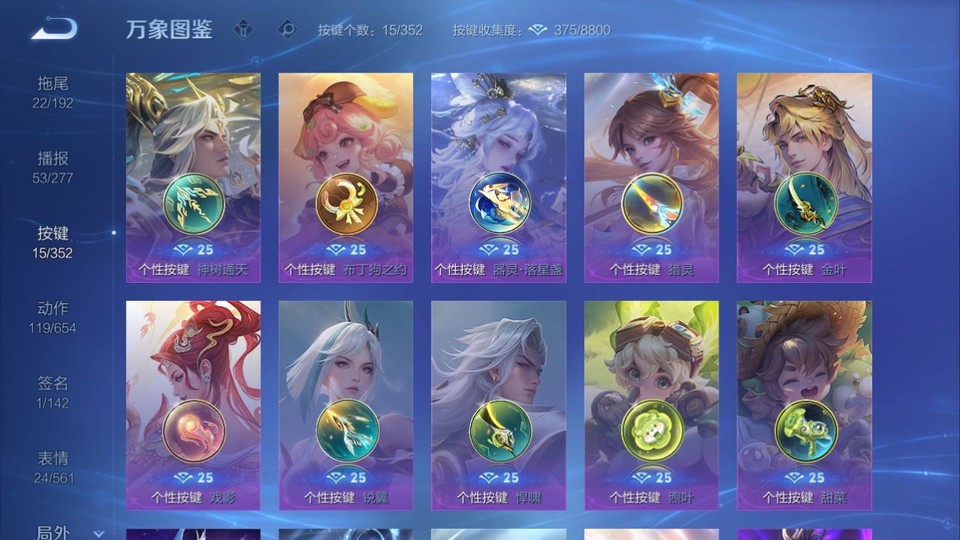Open the 拖尾 category tab
This screenshot has height=540, width=960.
click(54, 91)
